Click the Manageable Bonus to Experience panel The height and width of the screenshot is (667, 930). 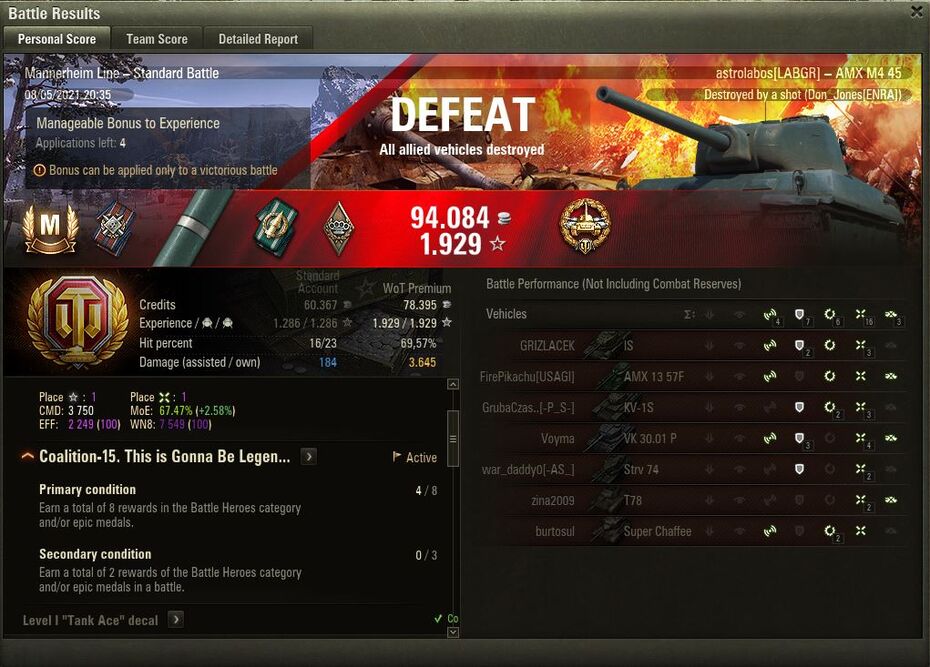[165, 133]
